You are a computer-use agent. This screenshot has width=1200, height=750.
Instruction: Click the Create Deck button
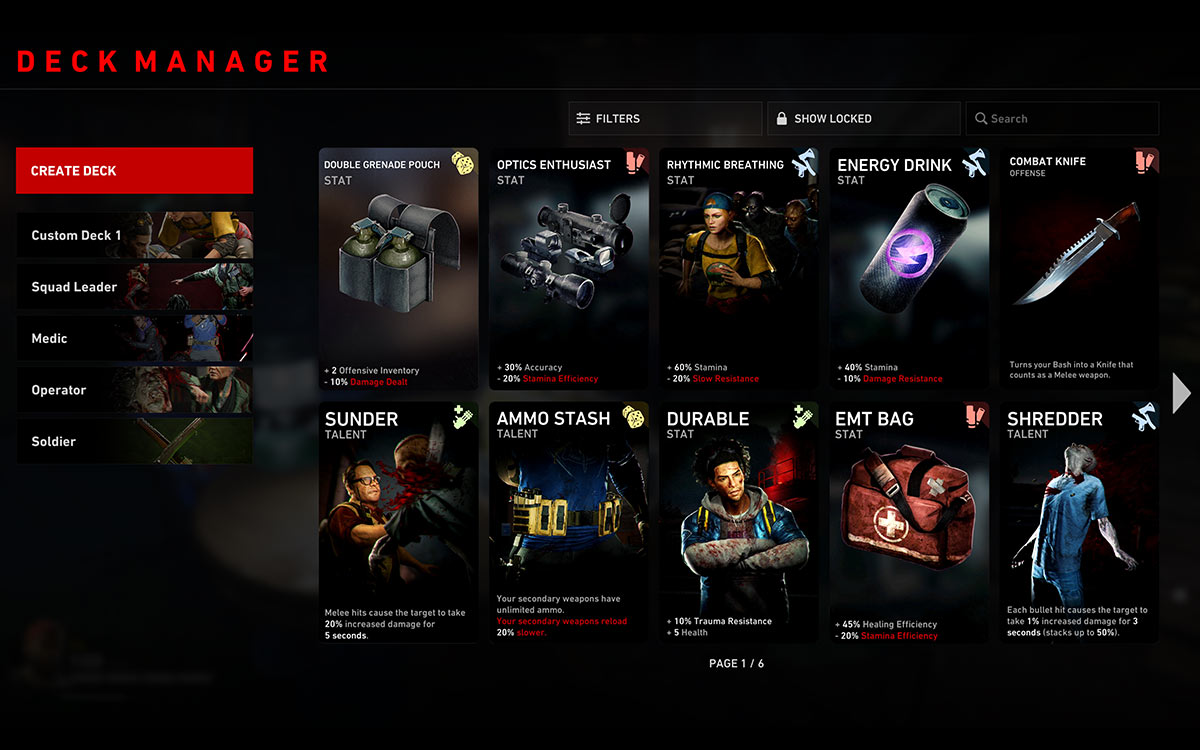click(x=134, y=171)
